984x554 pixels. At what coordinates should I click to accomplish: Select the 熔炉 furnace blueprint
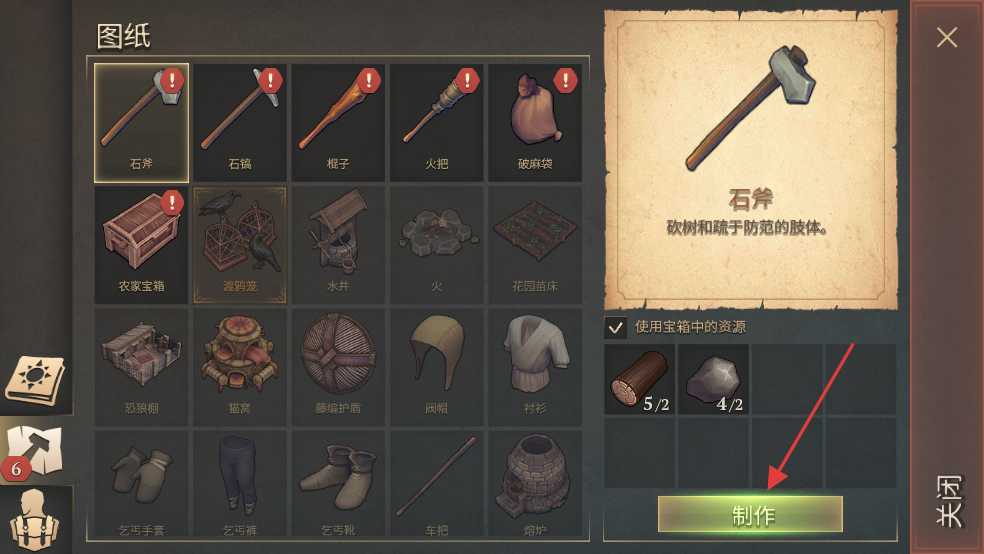534,484
